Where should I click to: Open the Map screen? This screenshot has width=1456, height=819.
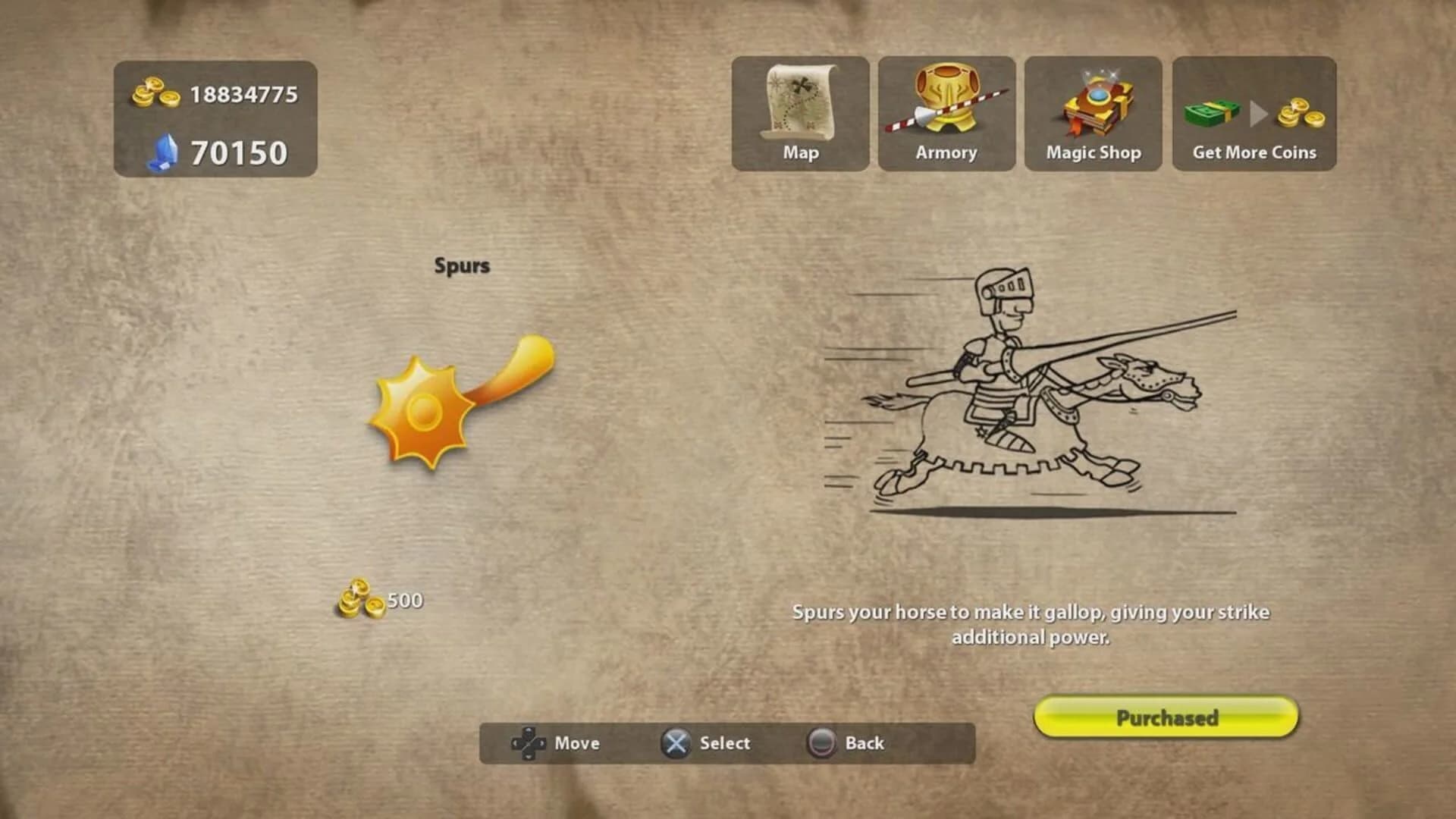799,112
